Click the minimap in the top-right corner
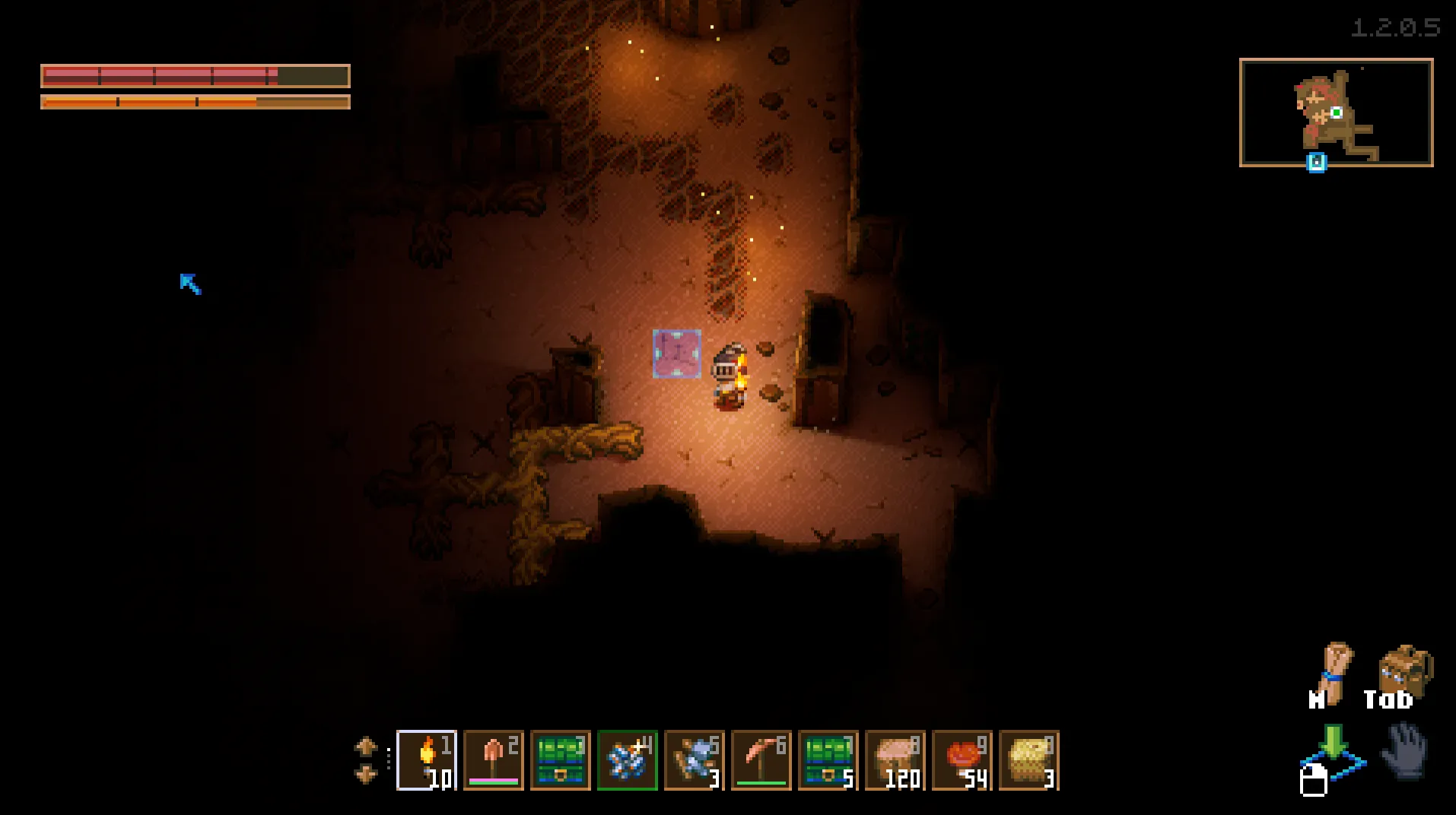 point(1337,113)
